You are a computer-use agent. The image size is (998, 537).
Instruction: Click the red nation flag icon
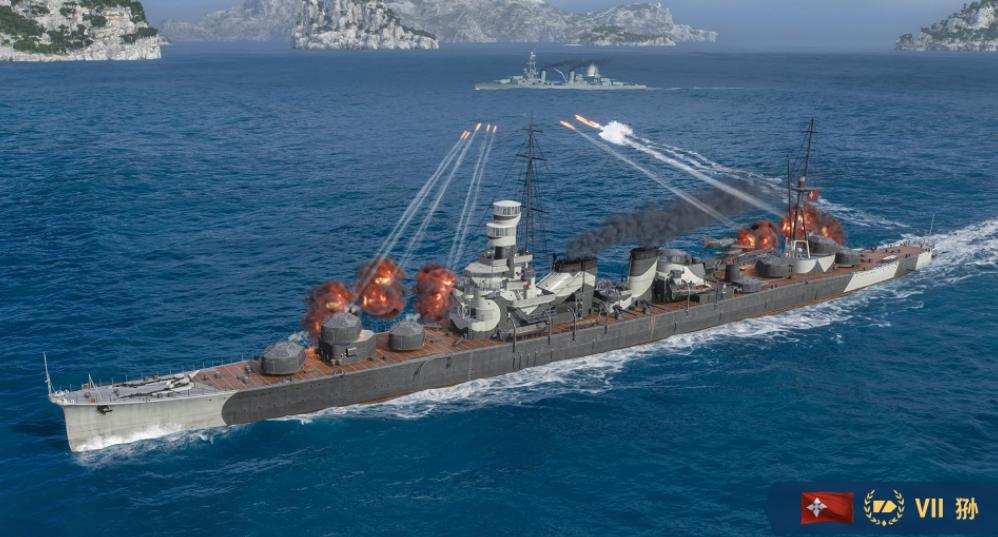827,507
